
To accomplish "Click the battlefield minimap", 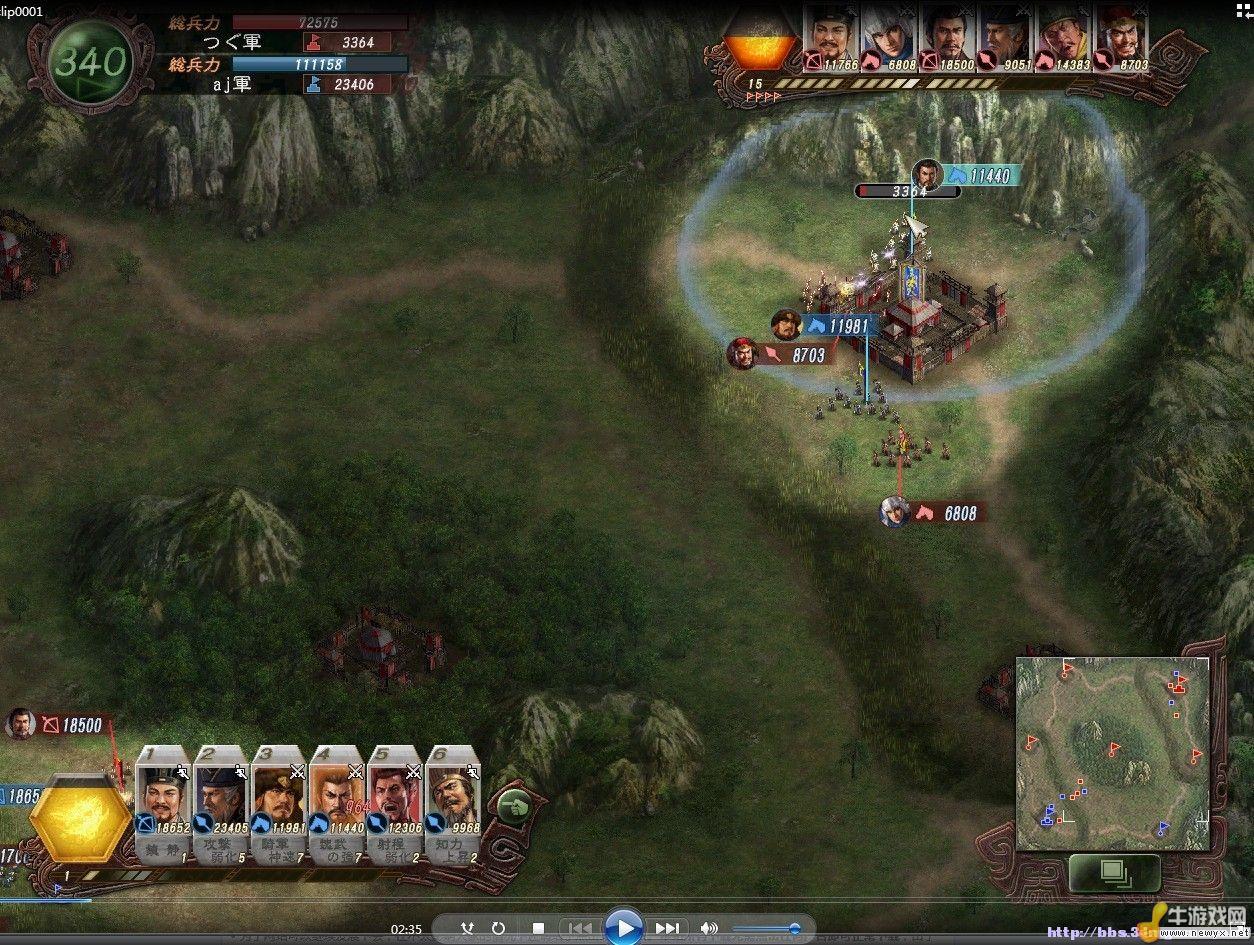I will pos(1113,753).
